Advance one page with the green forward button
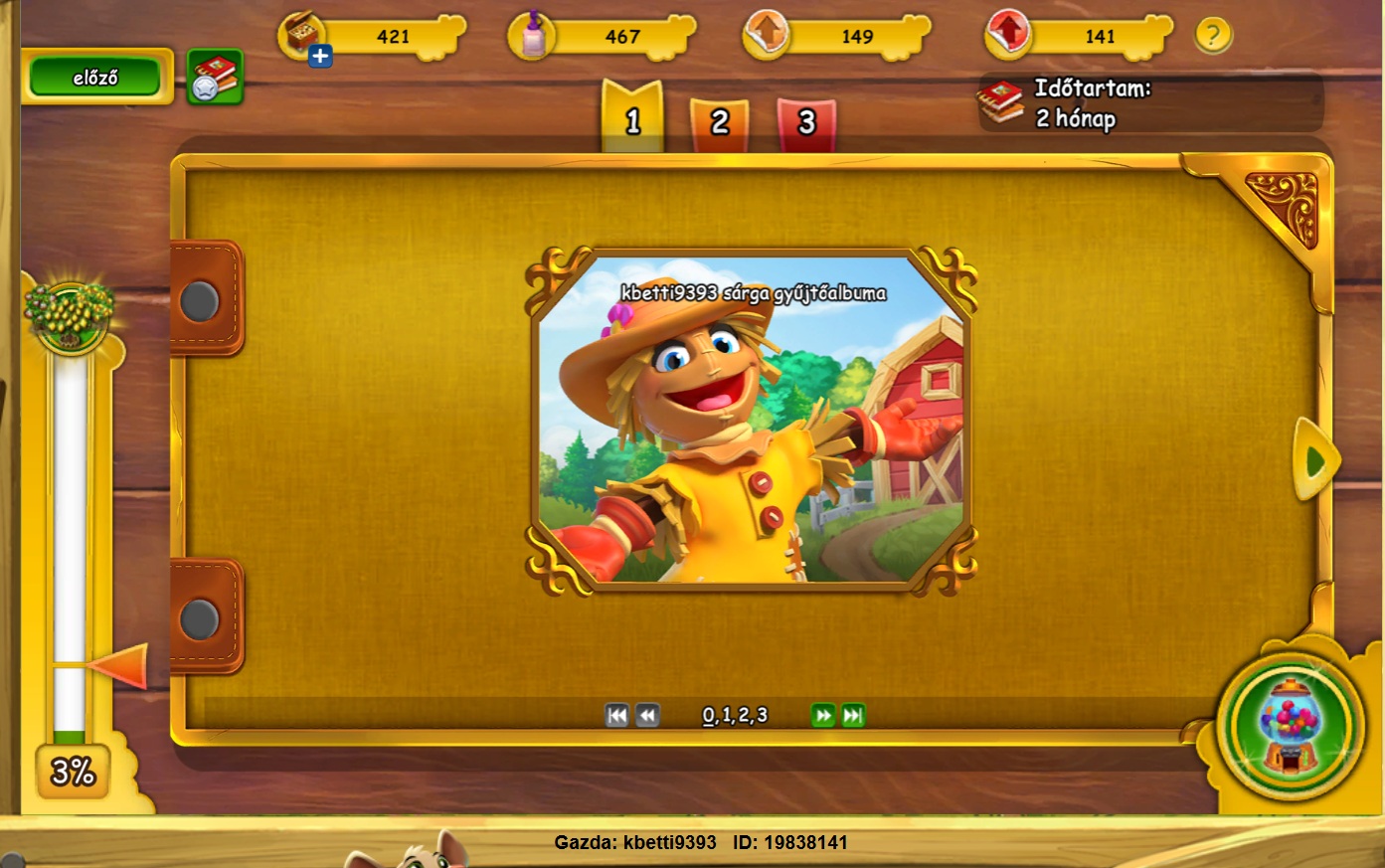 coord(822,715)
